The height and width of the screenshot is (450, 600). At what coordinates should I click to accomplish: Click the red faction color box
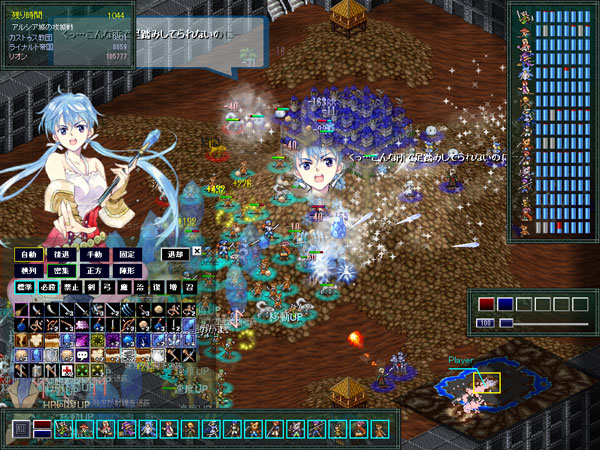486,304
